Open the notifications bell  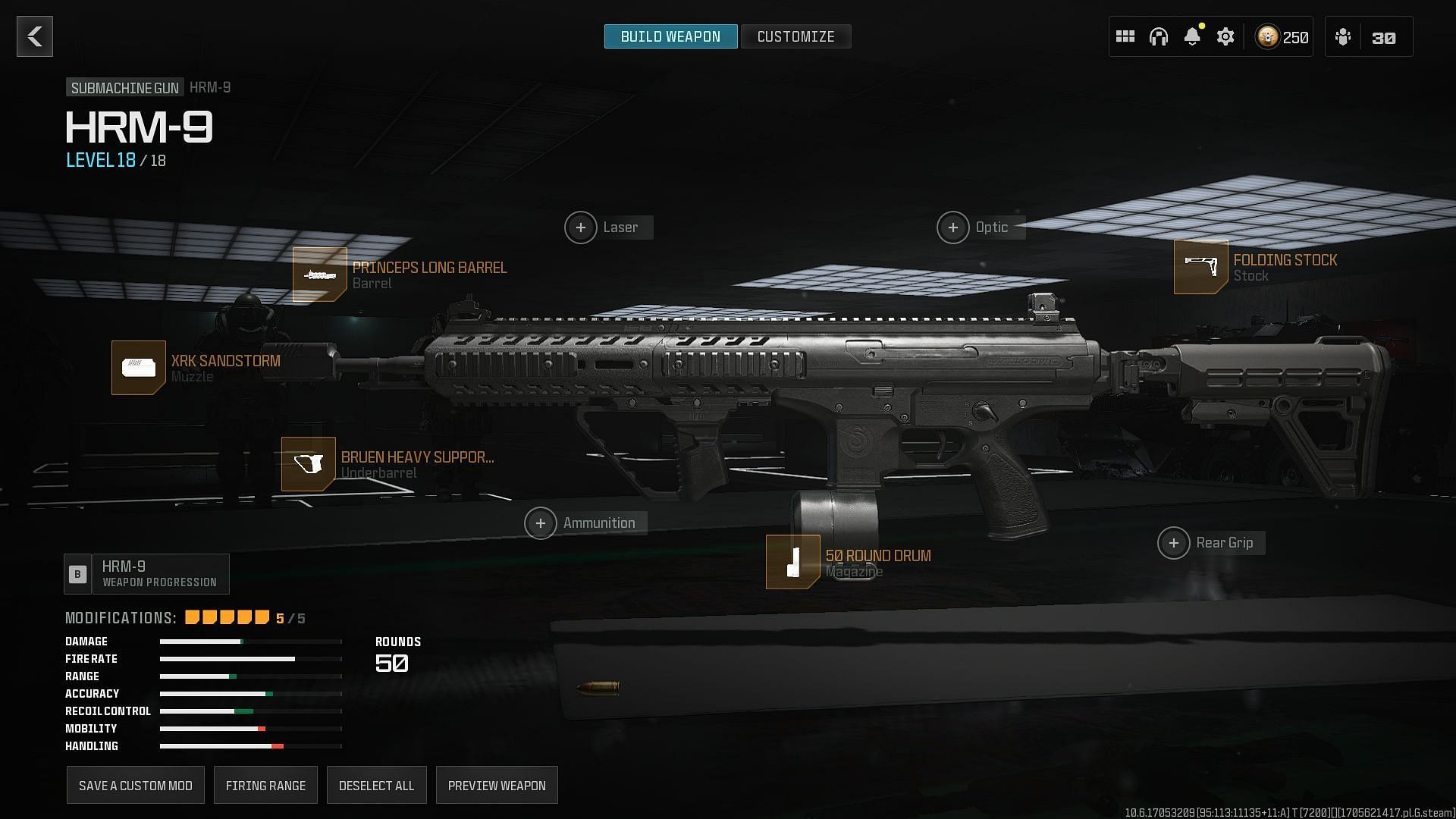tap(1192, 36)
